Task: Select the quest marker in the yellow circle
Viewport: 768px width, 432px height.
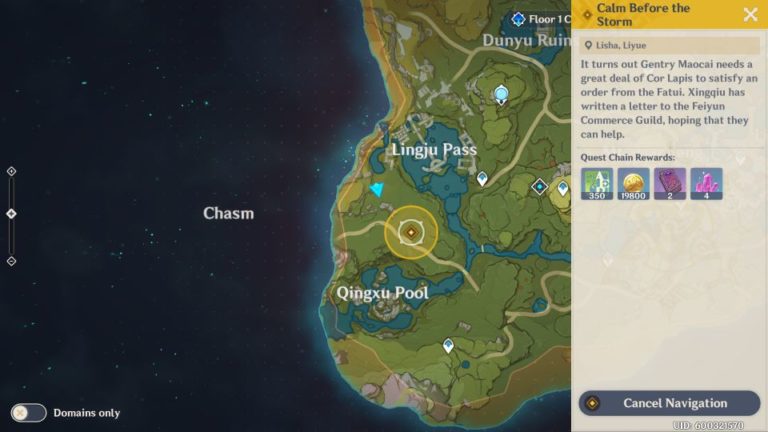Action: pyautogui.click(x=410, y=232)
